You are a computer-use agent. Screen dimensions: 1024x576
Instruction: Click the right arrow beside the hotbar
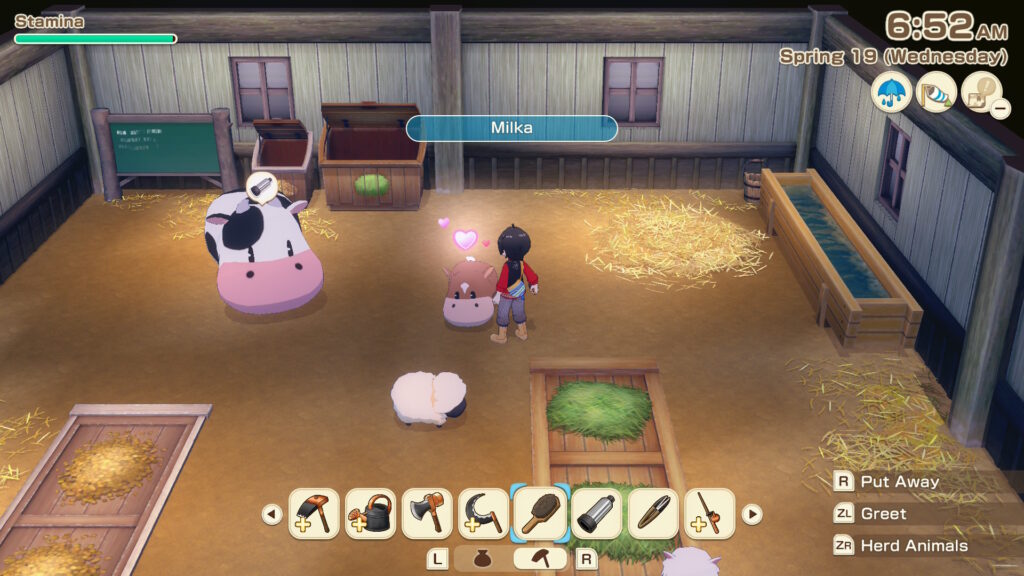click(x=751, y=515)
